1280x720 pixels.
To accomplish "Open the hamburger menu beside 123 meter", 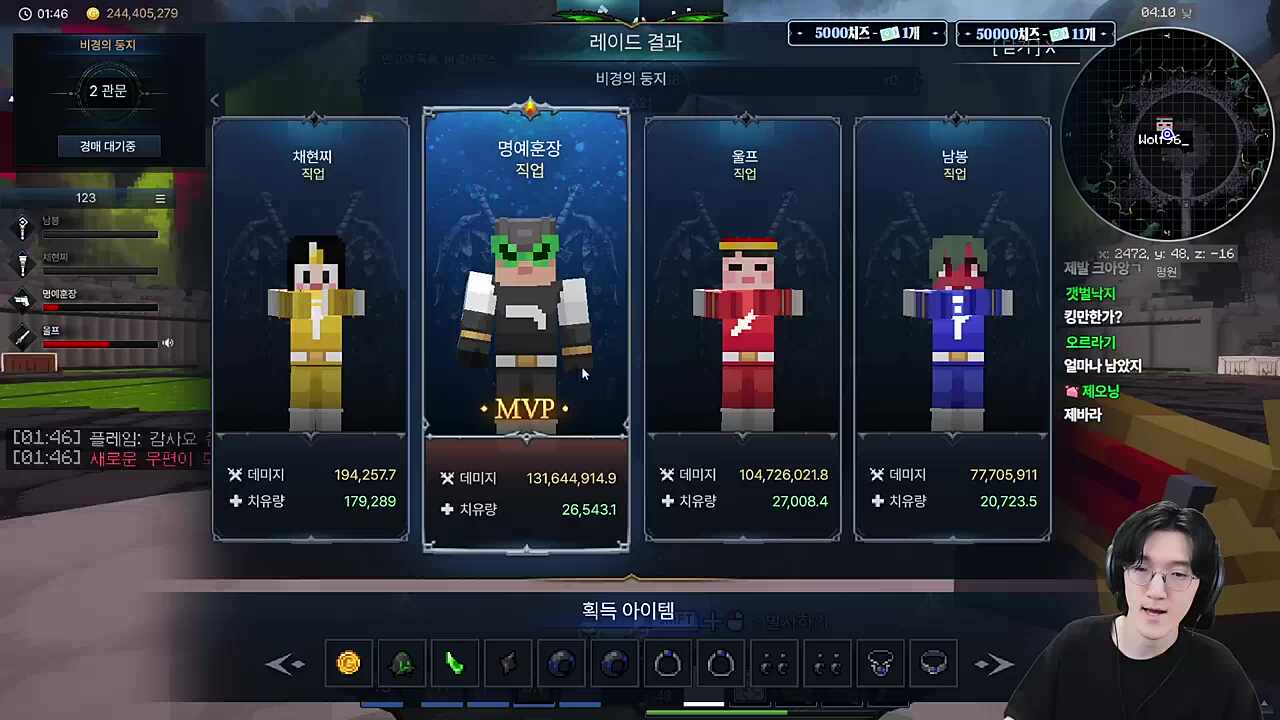I will point(160,198).
